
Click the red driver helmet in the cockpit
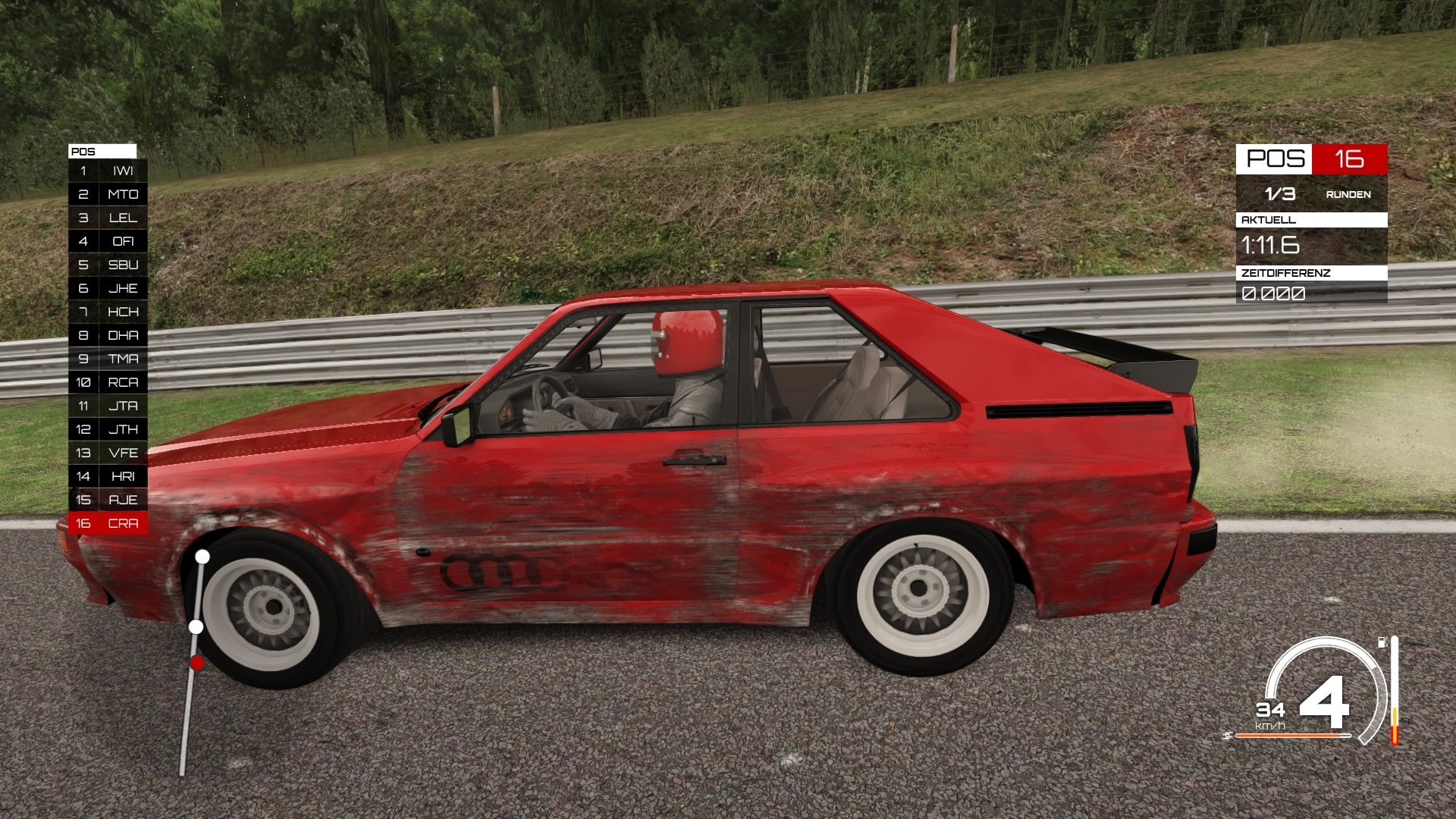coord(686,343)
